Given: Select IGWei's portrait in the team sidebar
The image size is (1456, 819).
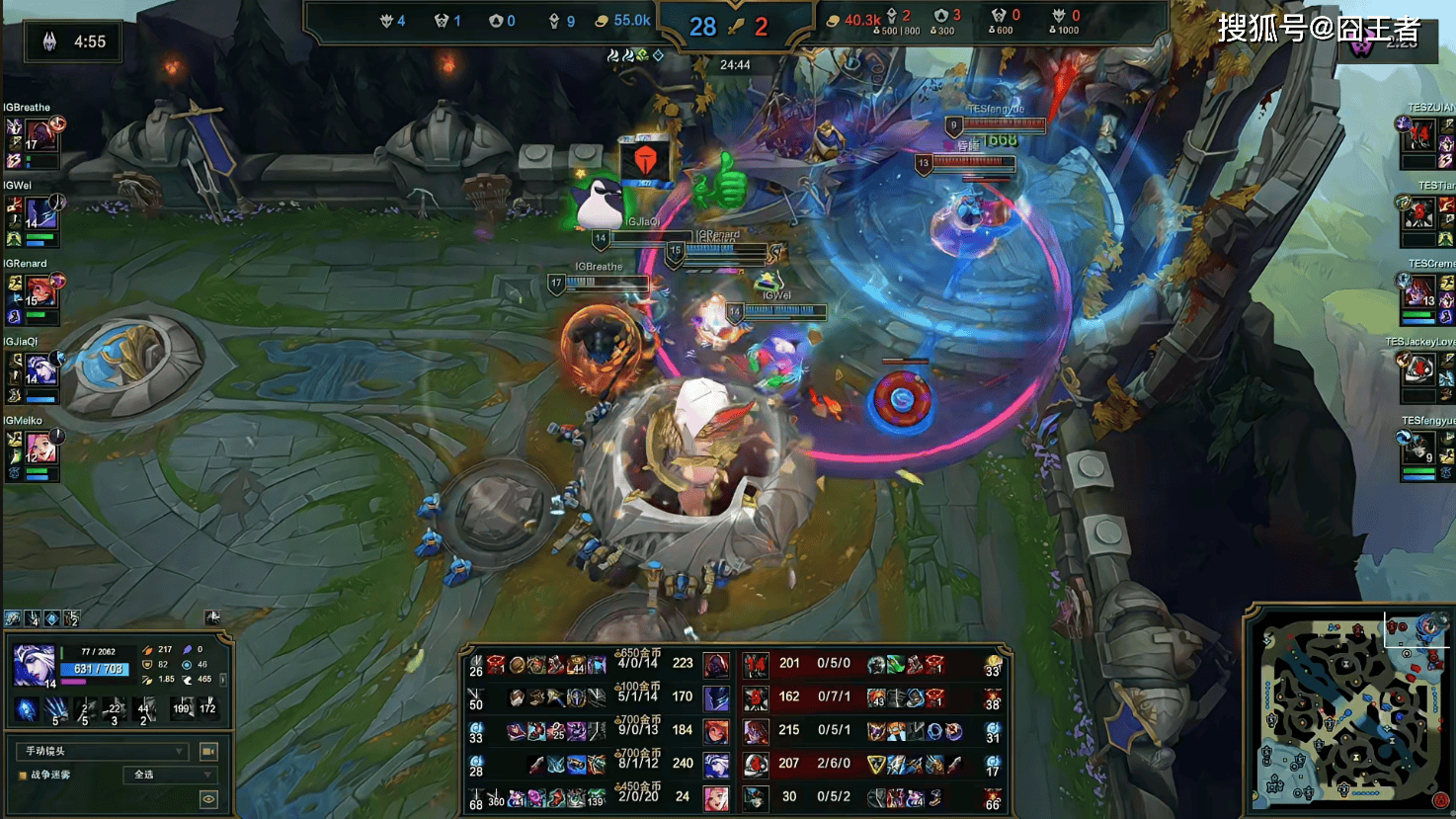Looking at the screenshot, I should pyautogui.click(x=40, y=211).
